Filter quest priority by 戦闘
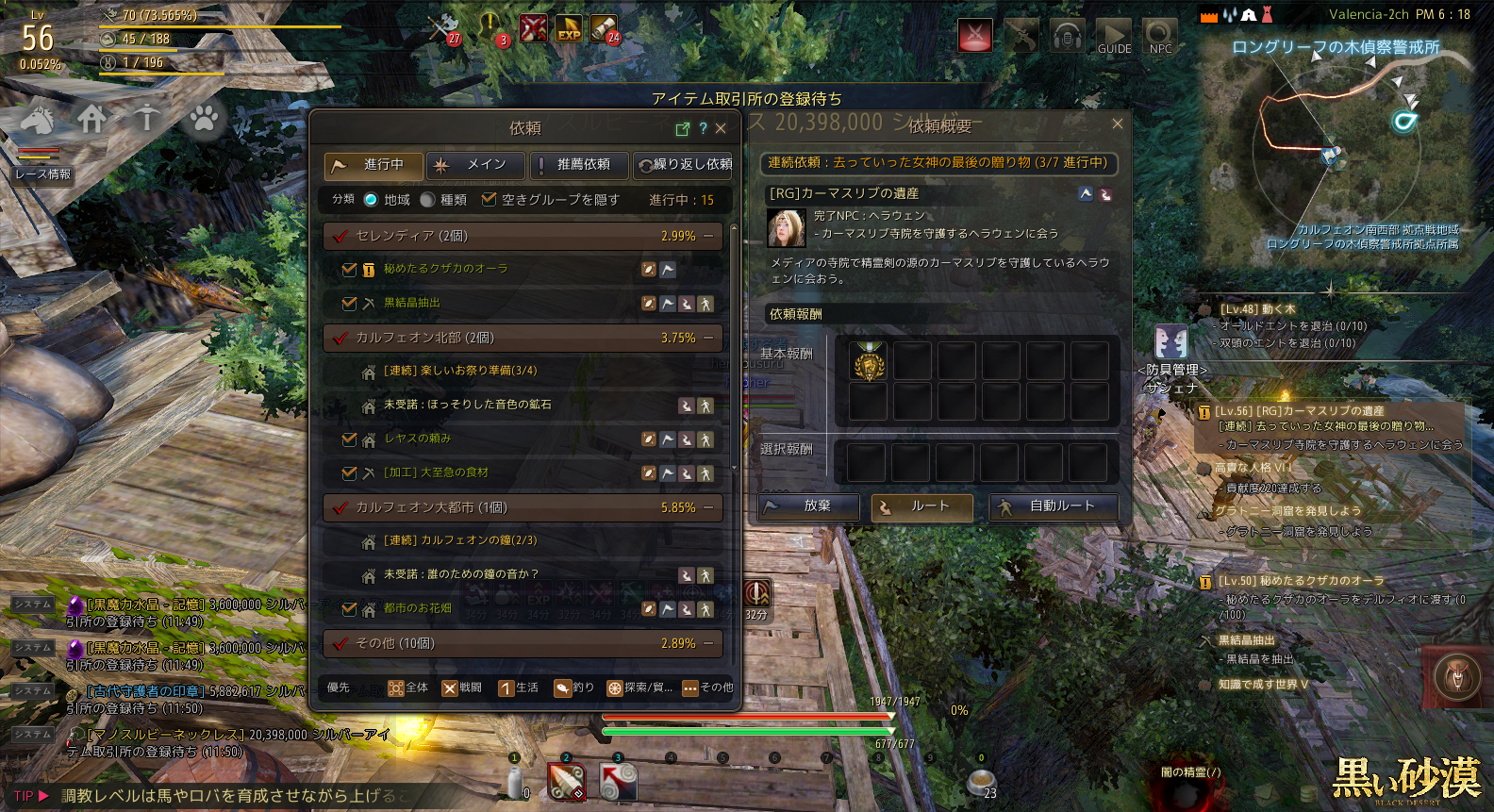Viewport: 1494px width, 812px height. tap(461, 688)
